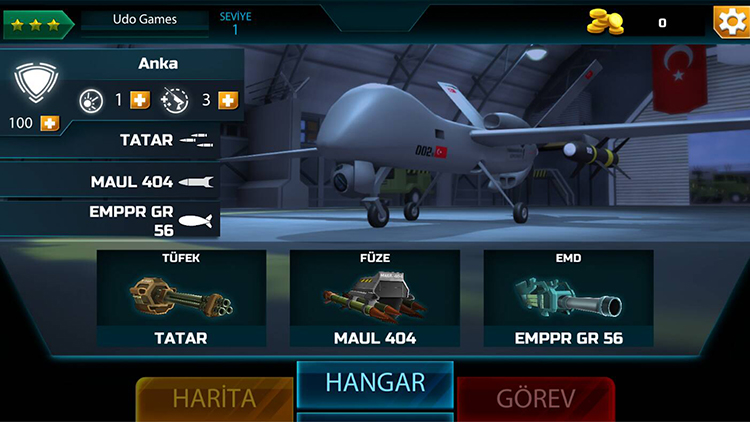Click the TATAR weapon row in the list
The width and height of the screenshot is (750, 422).
click(120, 141)
